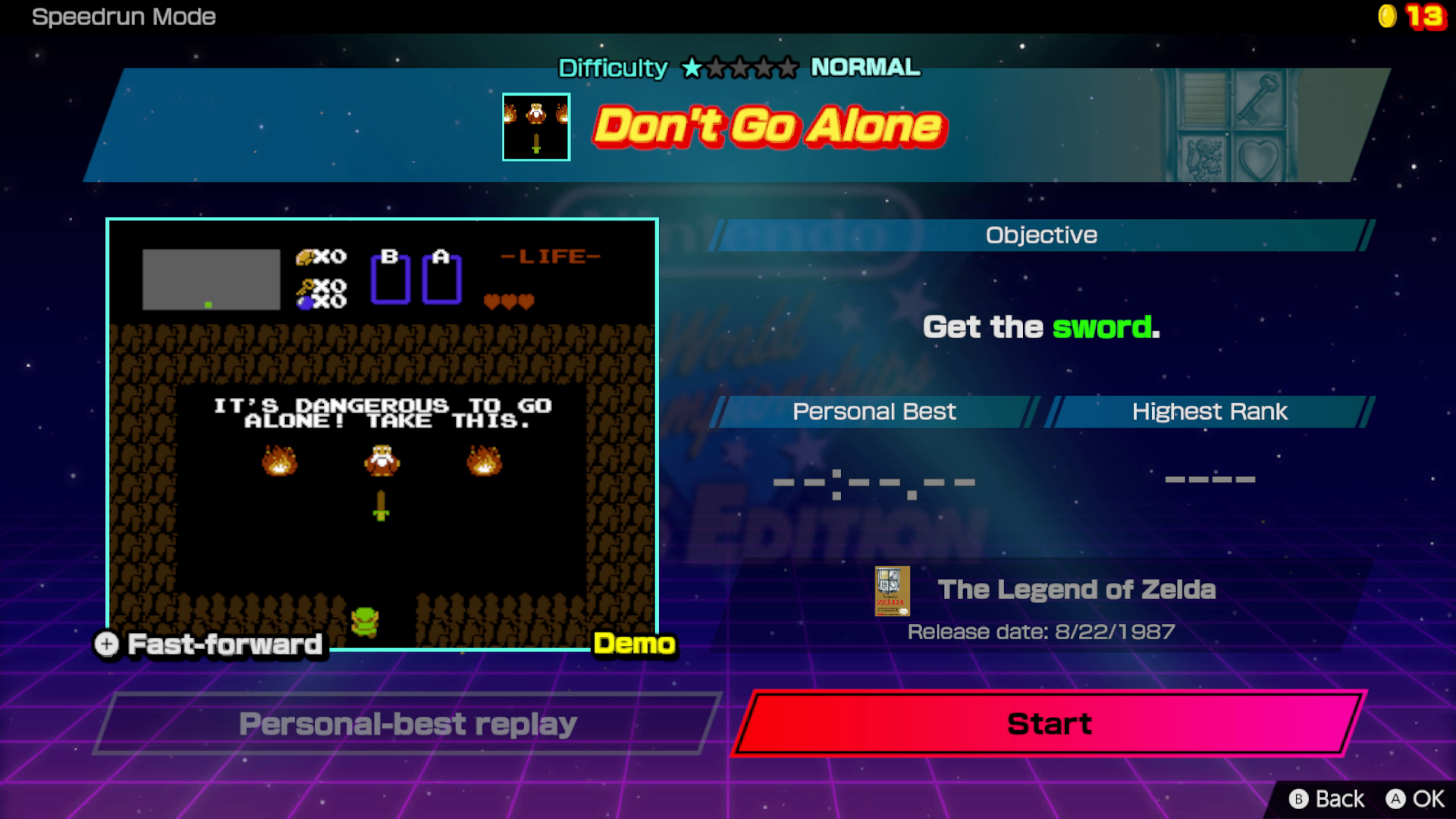Enable Fast-forward for the demo

(x=223, y=645)
